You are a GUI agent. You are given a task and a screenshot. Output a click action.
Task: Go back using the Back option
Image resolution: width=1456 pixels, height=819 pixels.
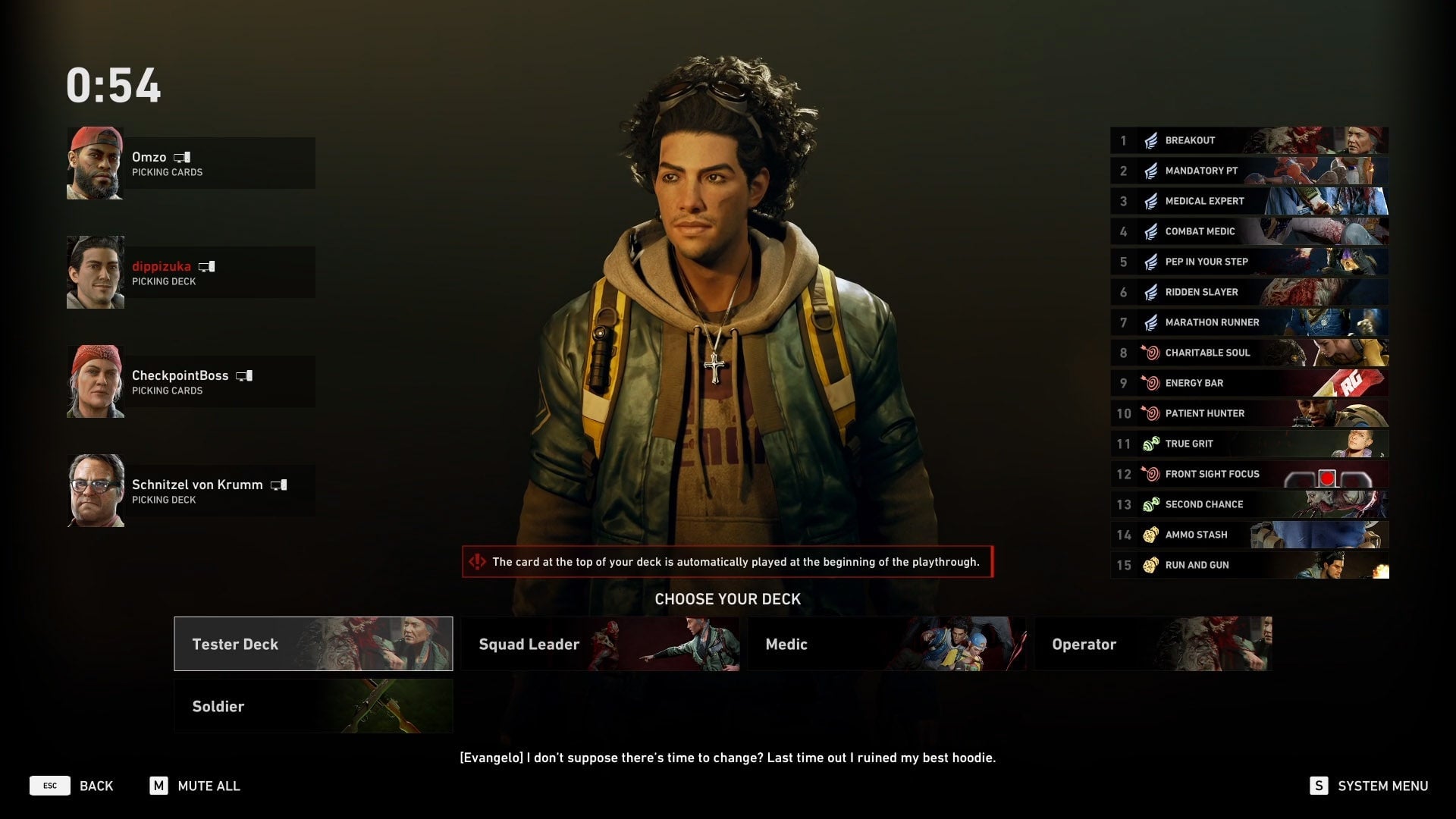pyautogui.click(x=96, y=786)
